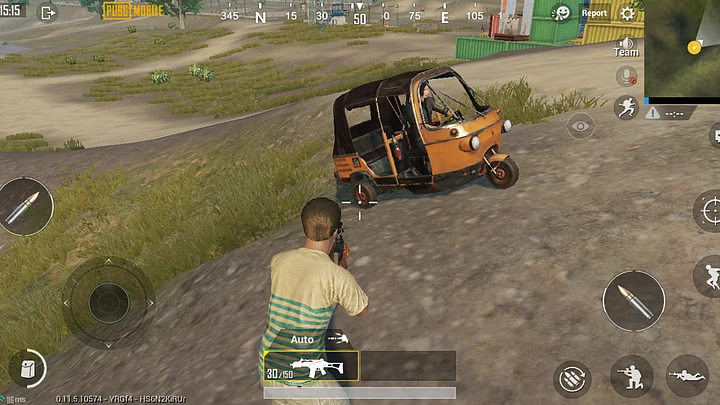Screen dimensions: 720x405
Task: Tap the free-look eye button
Action: 580,125
